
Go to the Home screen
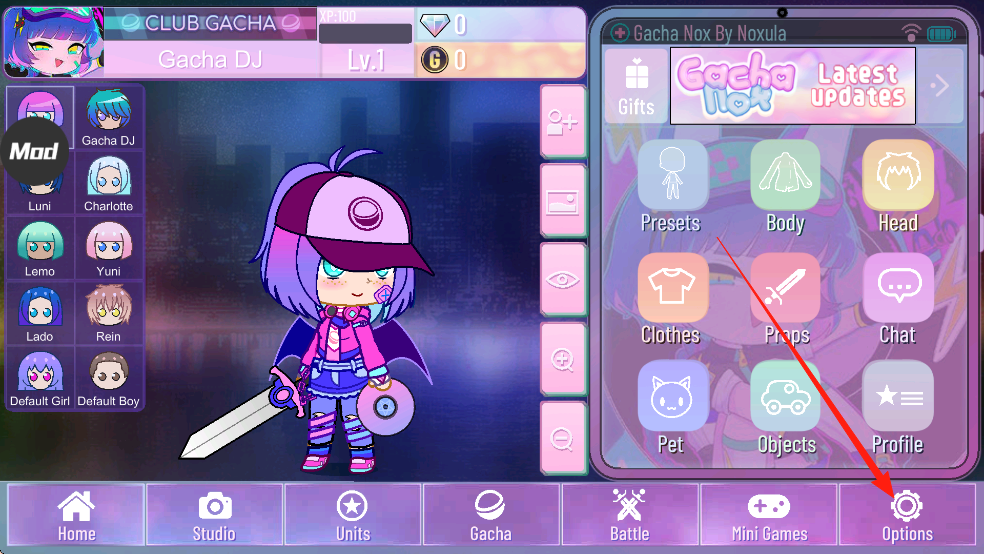tap(76, 515)
